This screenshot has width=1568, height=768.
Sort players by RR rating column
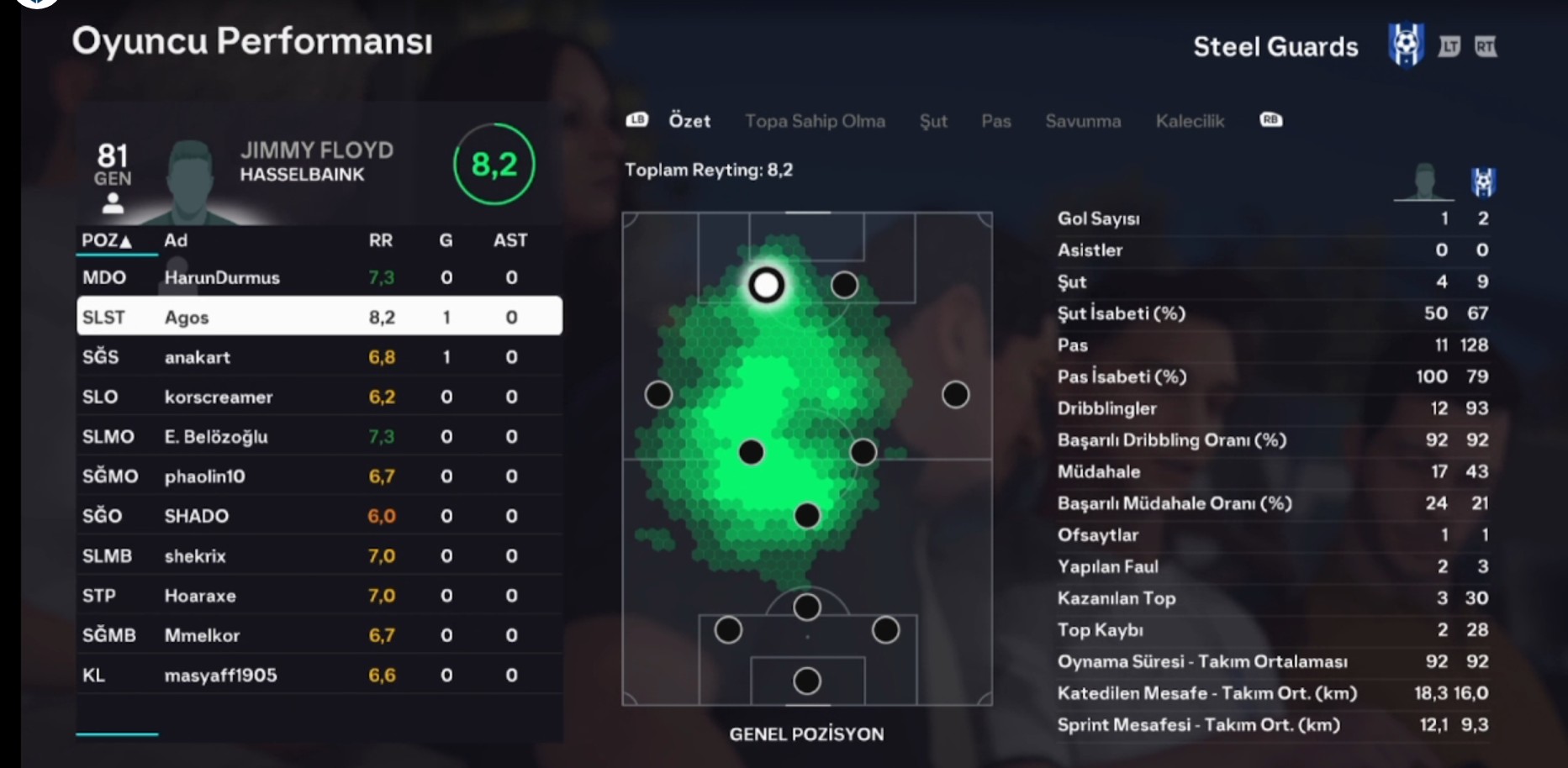pos(380,240)
